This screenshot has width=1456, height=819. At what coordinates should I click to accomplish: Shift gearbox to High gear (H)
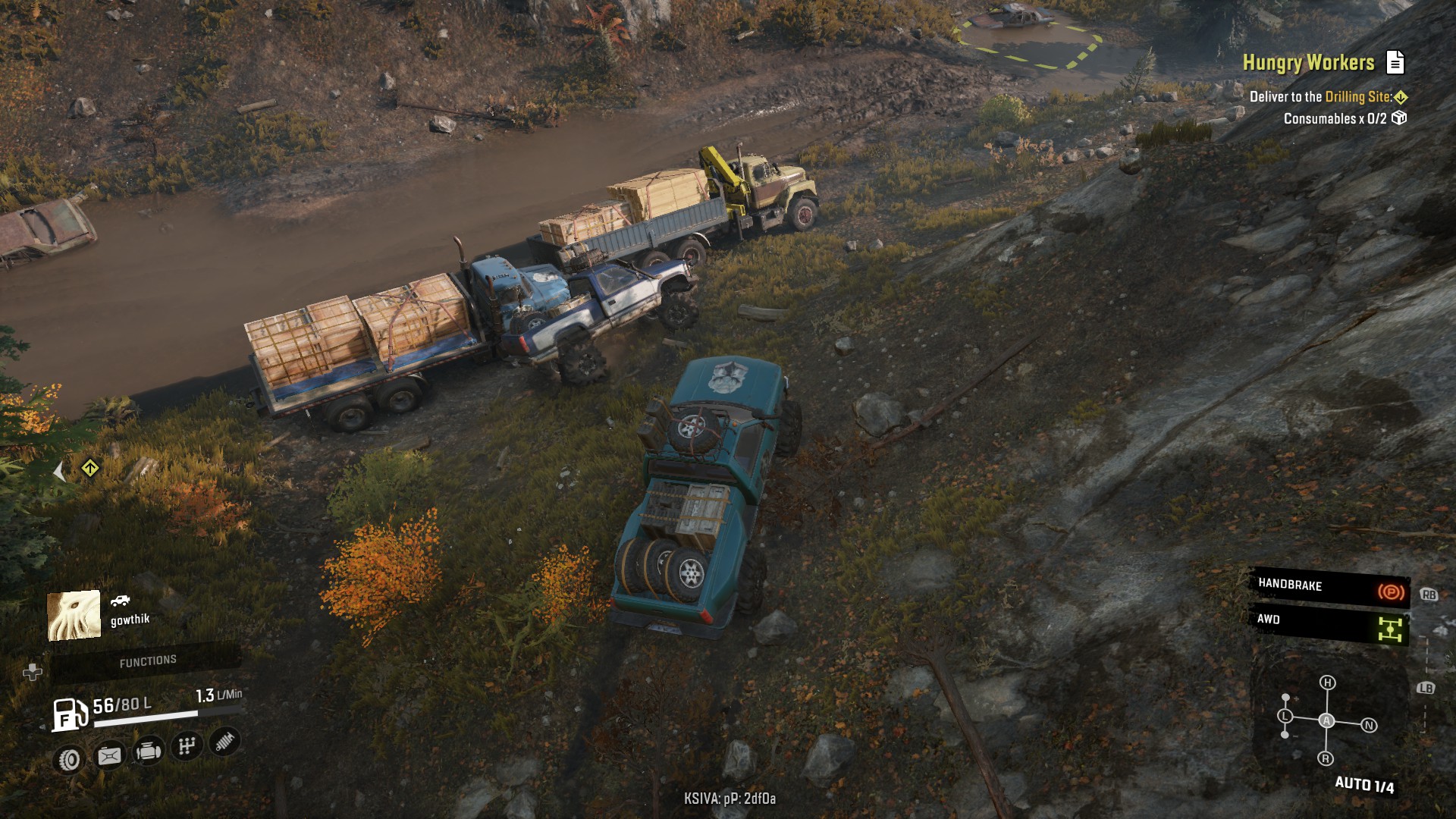pyautogui.click(x=1327, y=682)
